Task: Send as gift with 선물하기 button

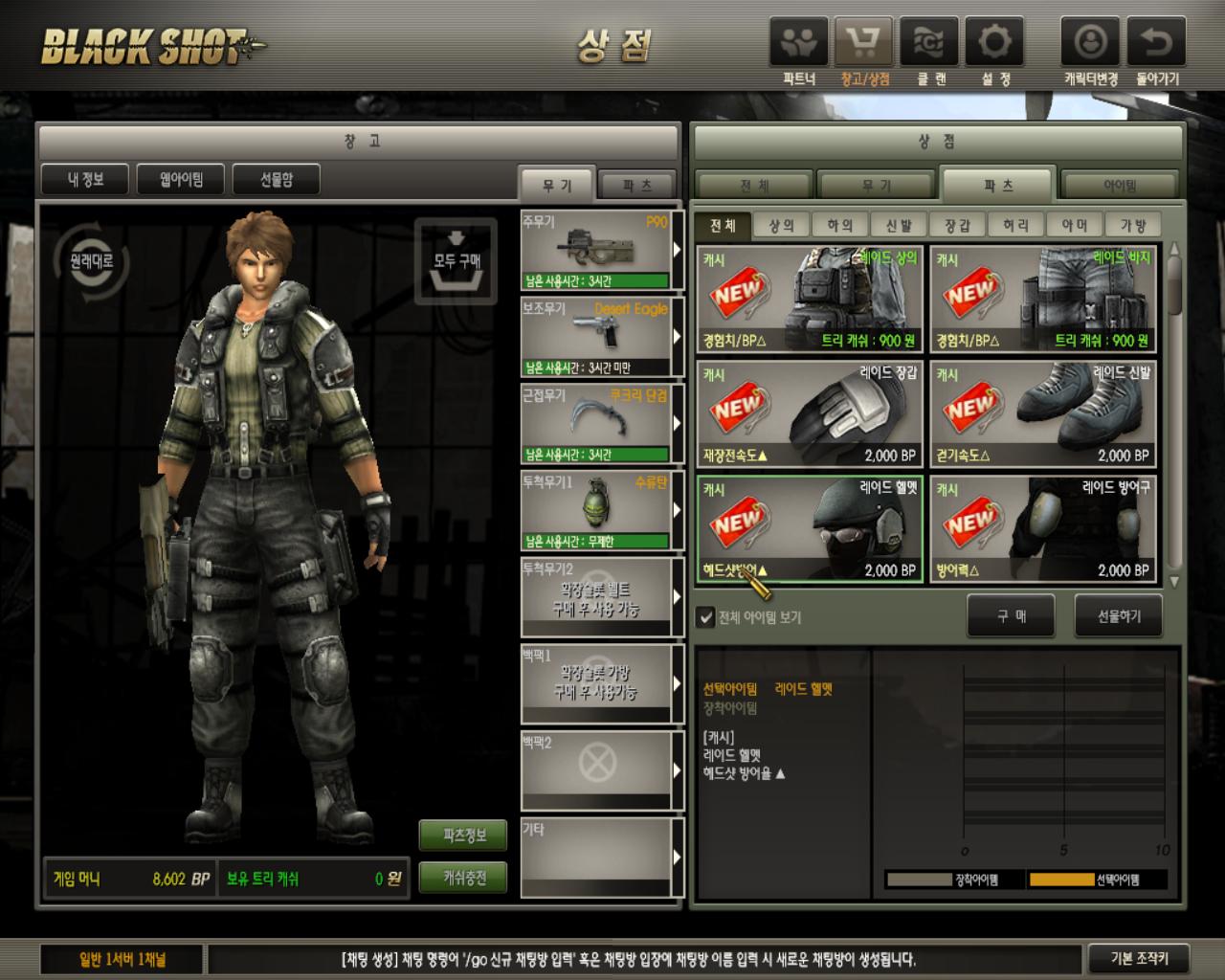Action: coord(1119,615)
